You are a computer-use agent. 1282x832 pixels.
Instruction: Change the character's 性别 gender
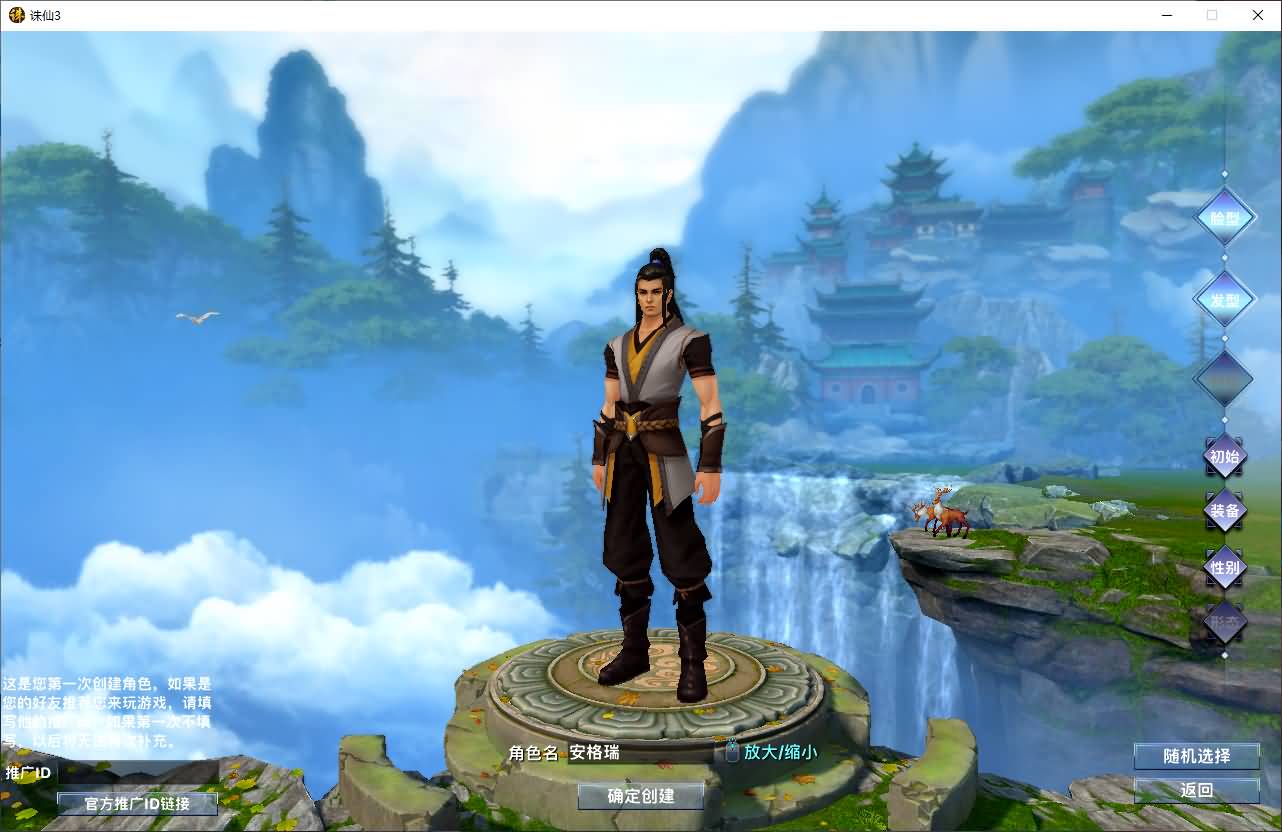(1224, 567)
